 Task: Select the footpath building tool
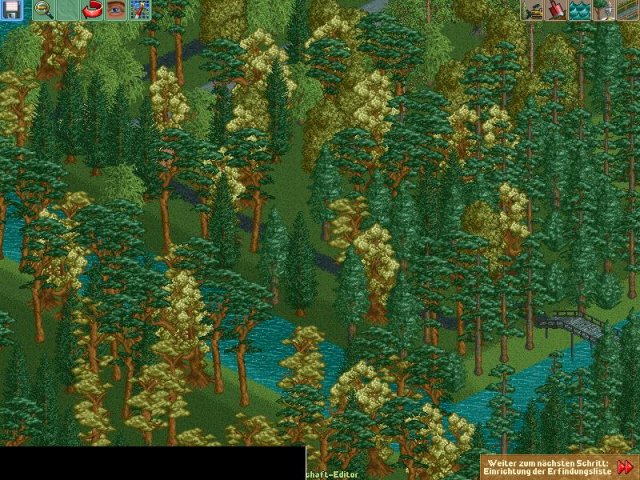point(628,11)
